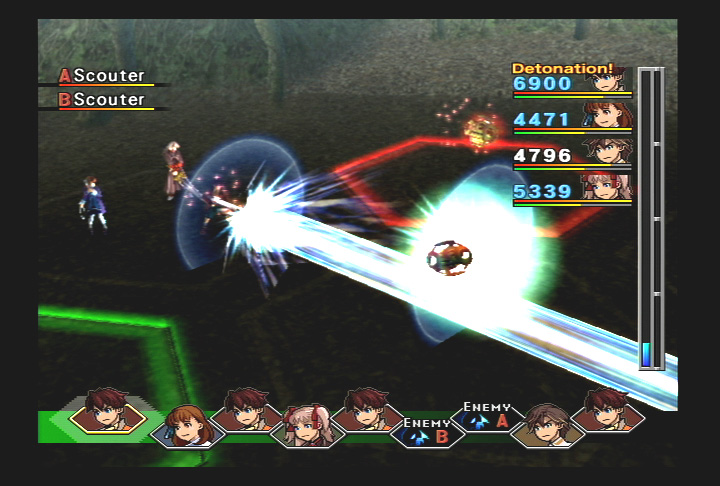Select the pink-haired girl in the turn order

pyautogui.click(x=304, y=427)
